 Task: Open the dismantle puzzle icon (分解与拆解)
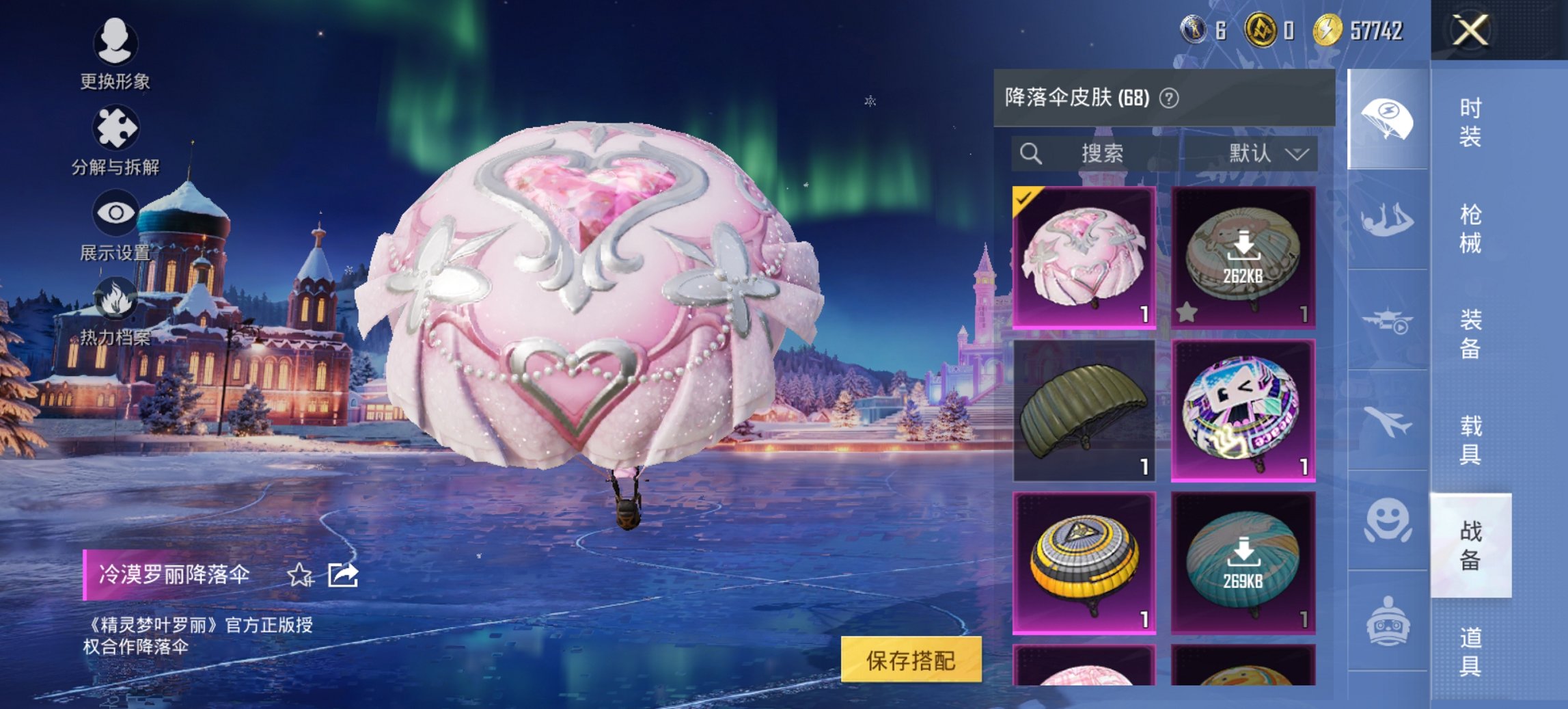pos(116,126)
